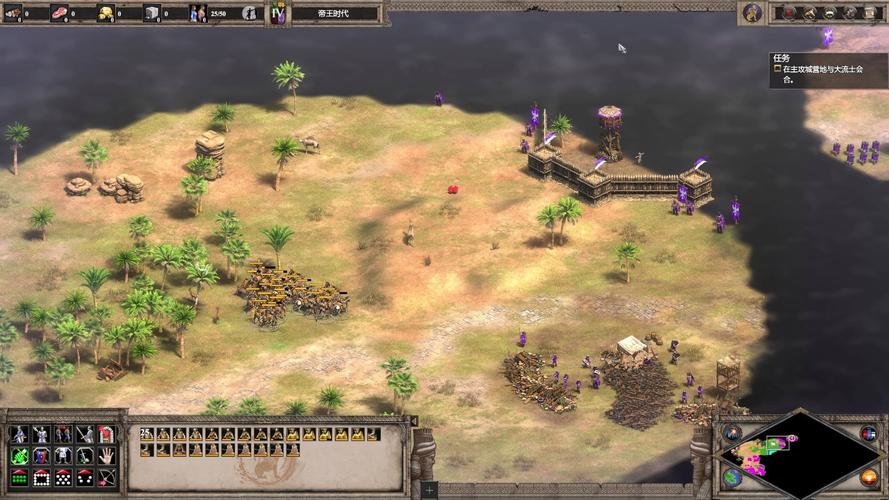Choose the white hollow-square formation button
Viewport: 889px width, 500px height.
[40, 477]
